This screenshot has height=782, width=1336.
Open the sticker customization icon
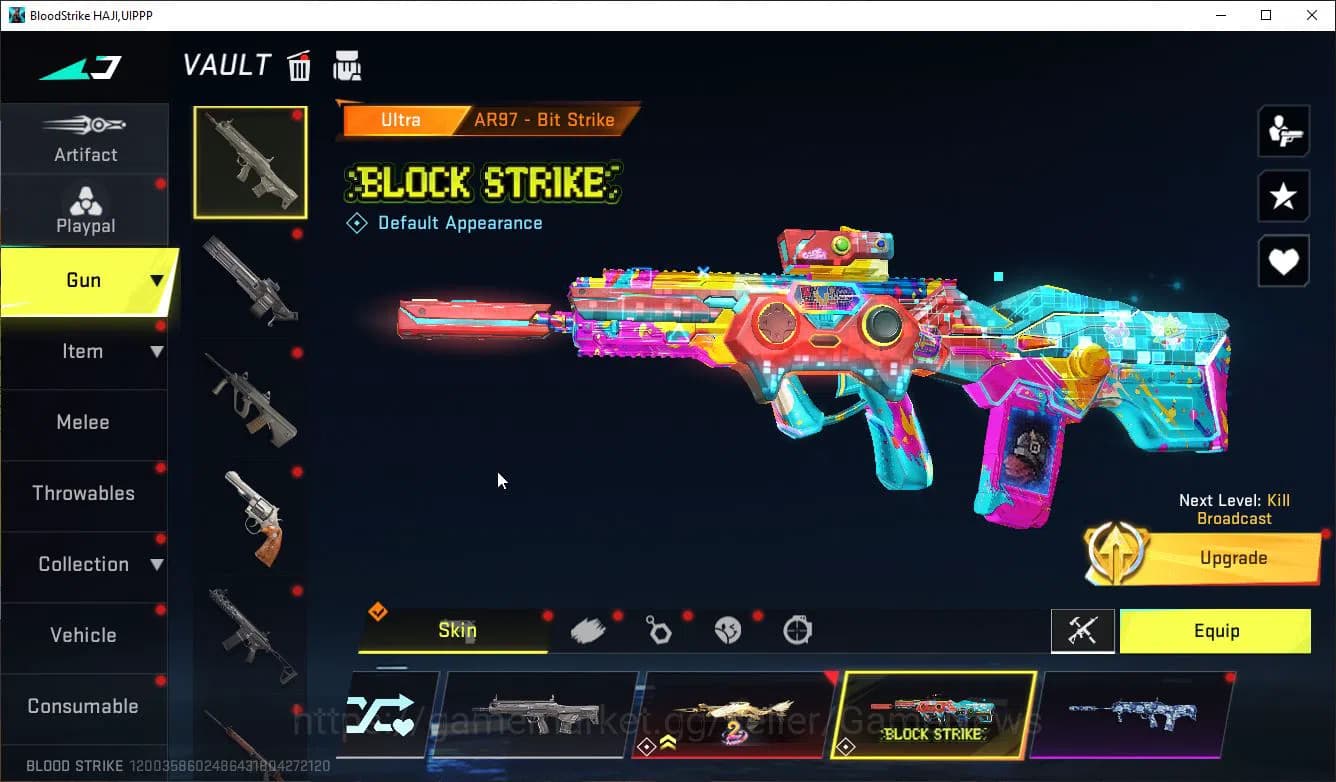(x=728, y=629)
